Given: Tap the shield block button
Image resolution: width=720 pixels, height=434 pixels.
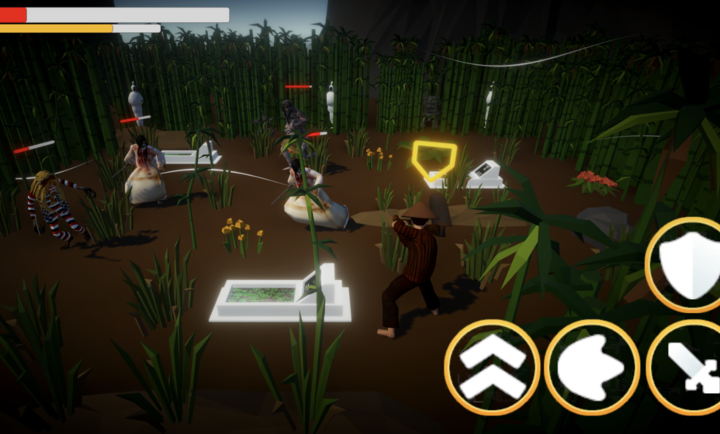Looking at the screenshot, I should pyautogui.click(x=689, y=265).
